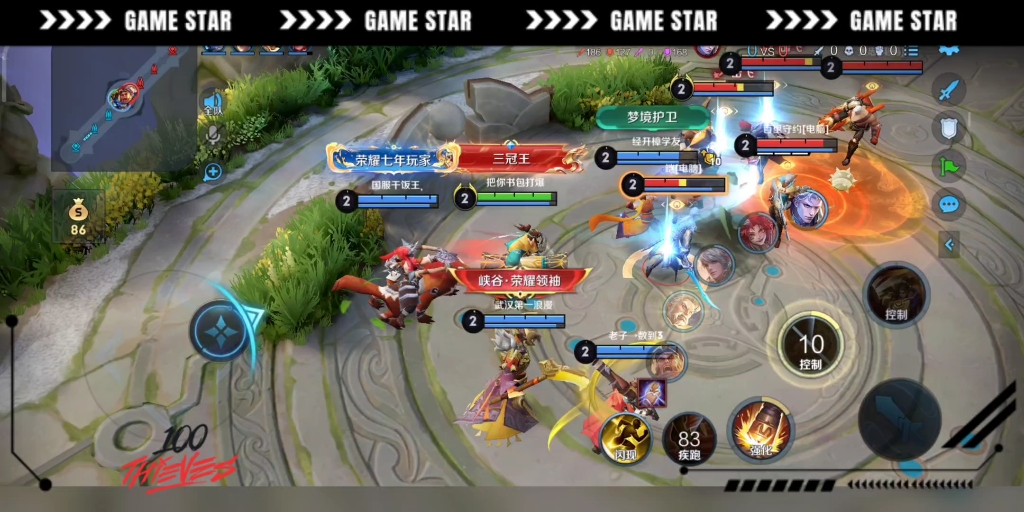The width and height of the screenshot is (1024, 512).
Task: Send the shield defend signal
Action: pyautogui.click(x=948, y=127)
